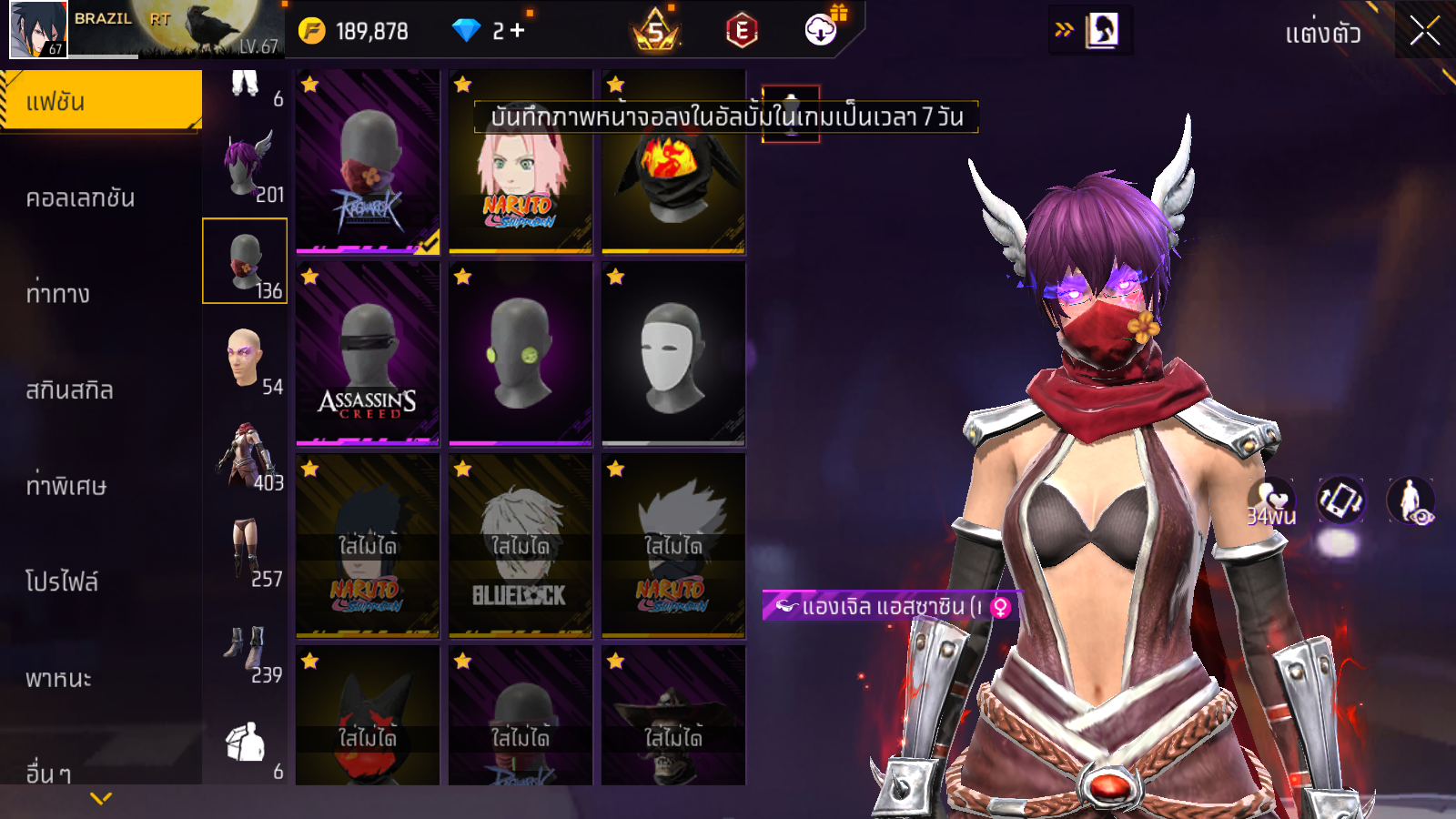This screenshot has height=819, width=1456.
Task: Open the player profile avatar
Action: point(38,29)
